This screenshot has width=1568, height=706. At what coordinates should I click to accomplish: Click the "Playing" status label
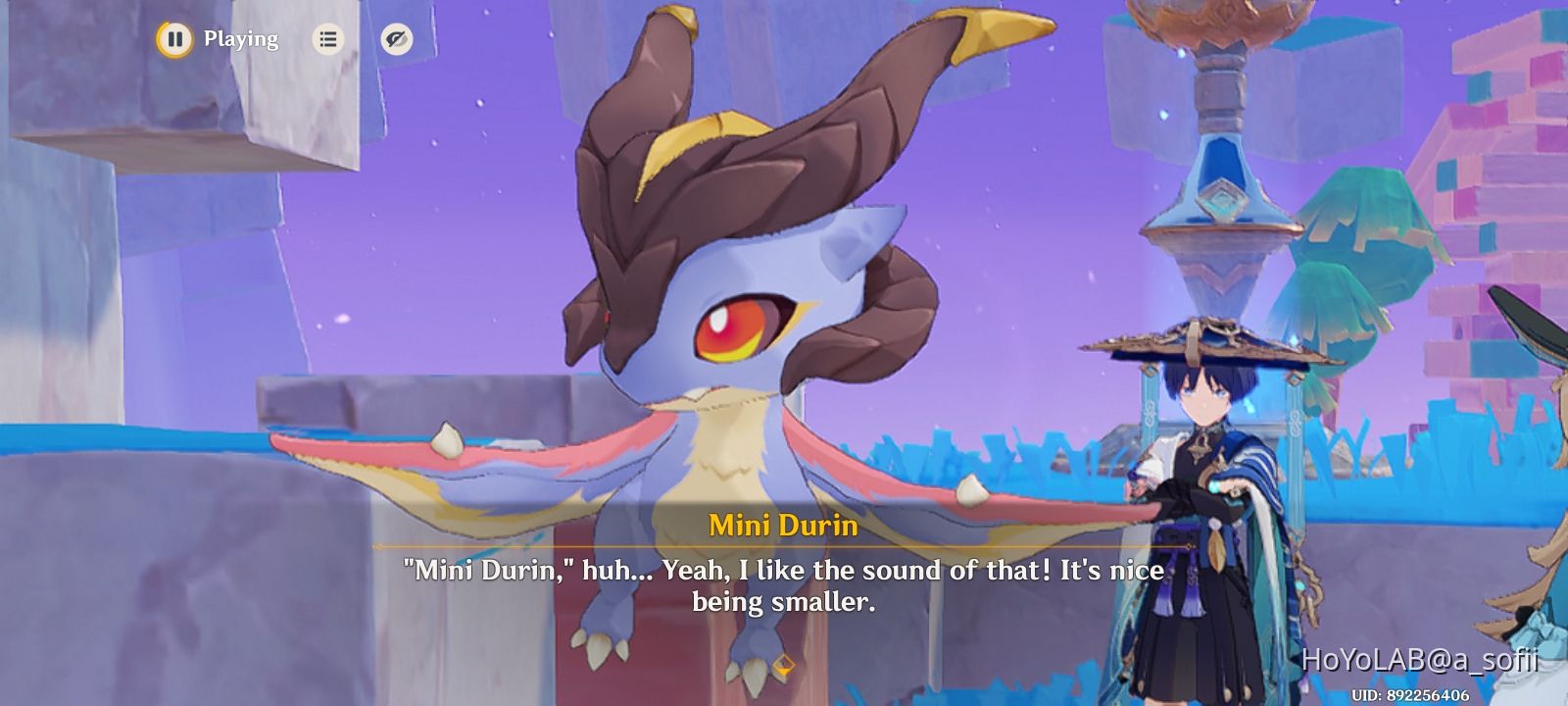(240, 39)
